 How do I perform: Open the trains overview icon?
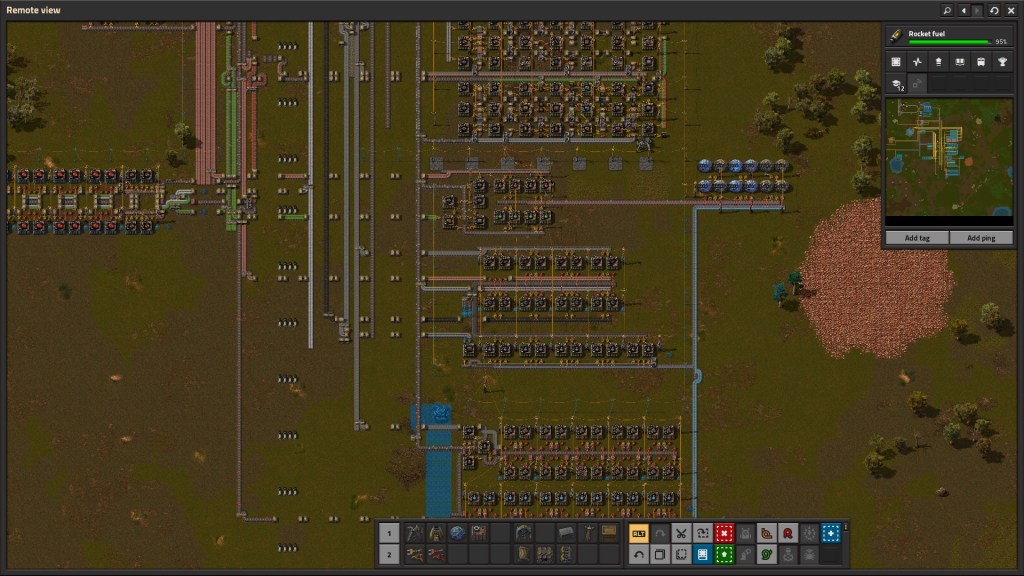click(981, 62)
